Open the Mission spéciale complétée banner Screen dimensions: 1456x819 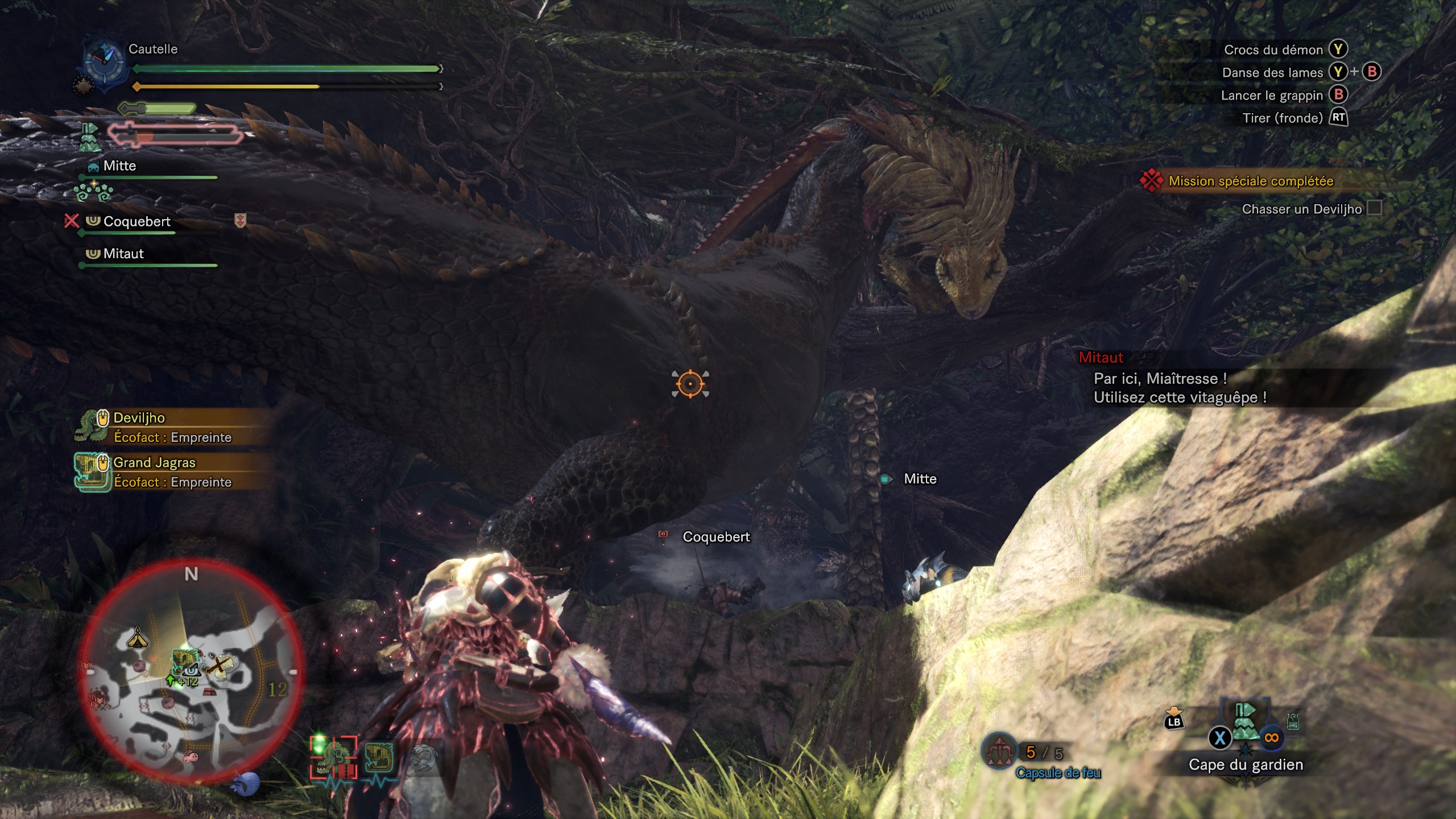click(1251, 181)
